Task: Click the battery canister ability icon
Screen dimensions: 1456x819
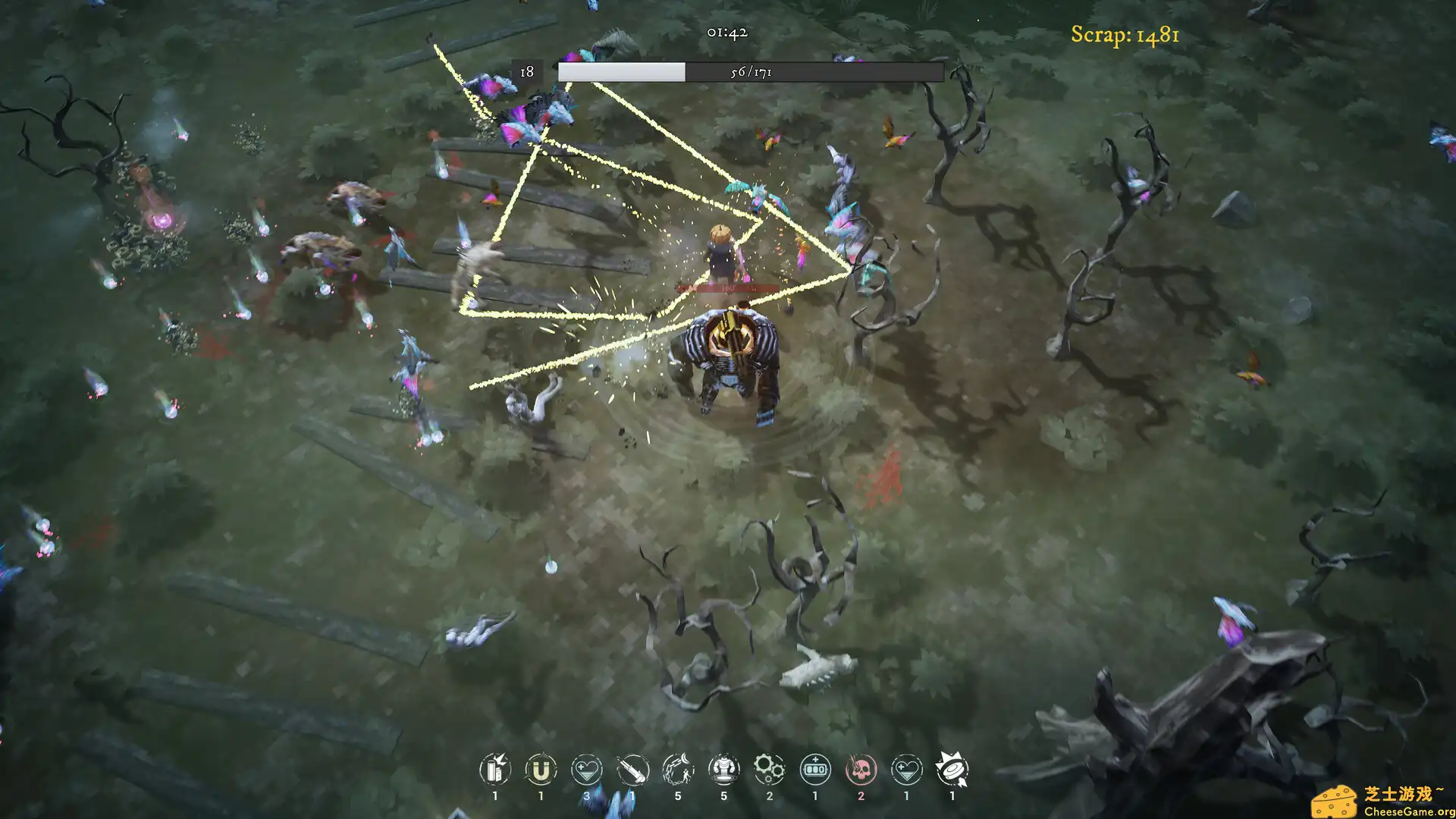Action: pos(495,770)
